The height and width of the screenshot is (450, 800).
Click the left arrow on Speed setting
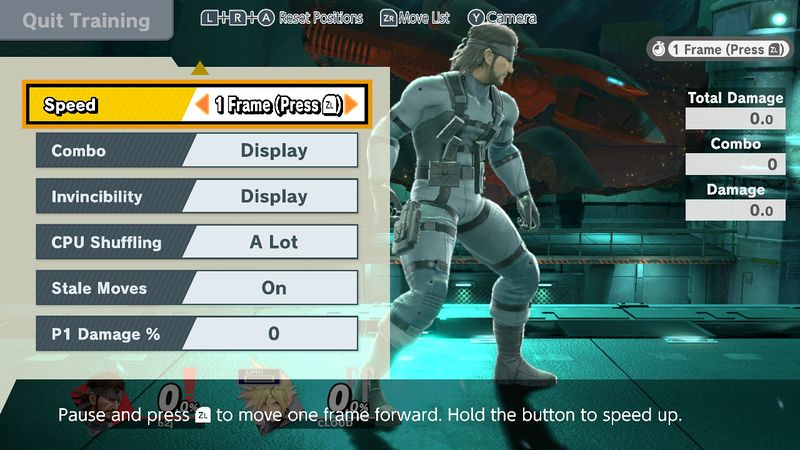tap(202, 104)
